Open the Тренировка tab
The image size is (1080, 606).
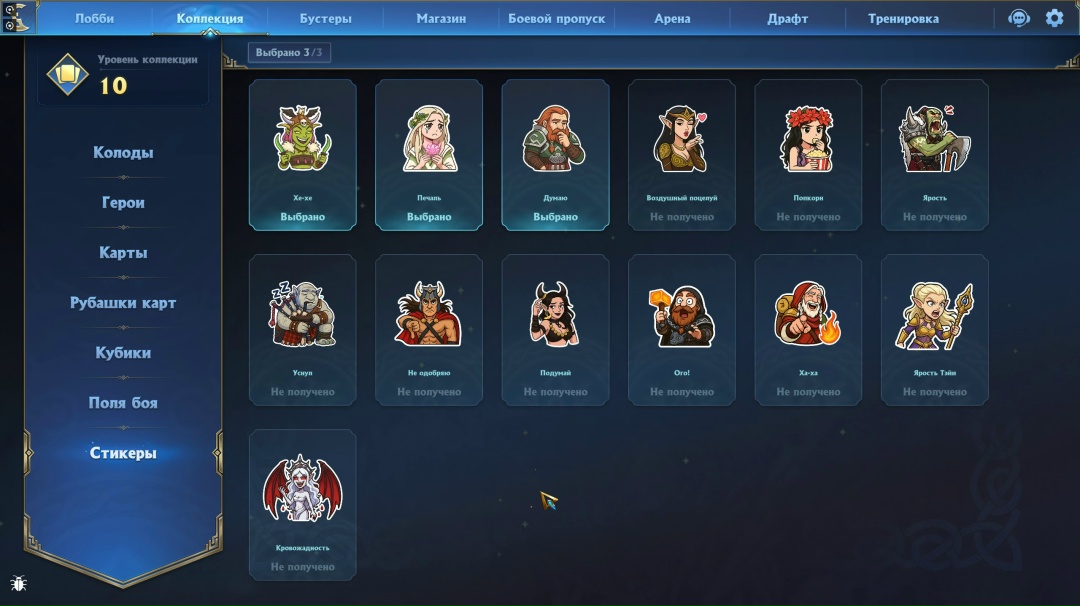tap(903, 18)
